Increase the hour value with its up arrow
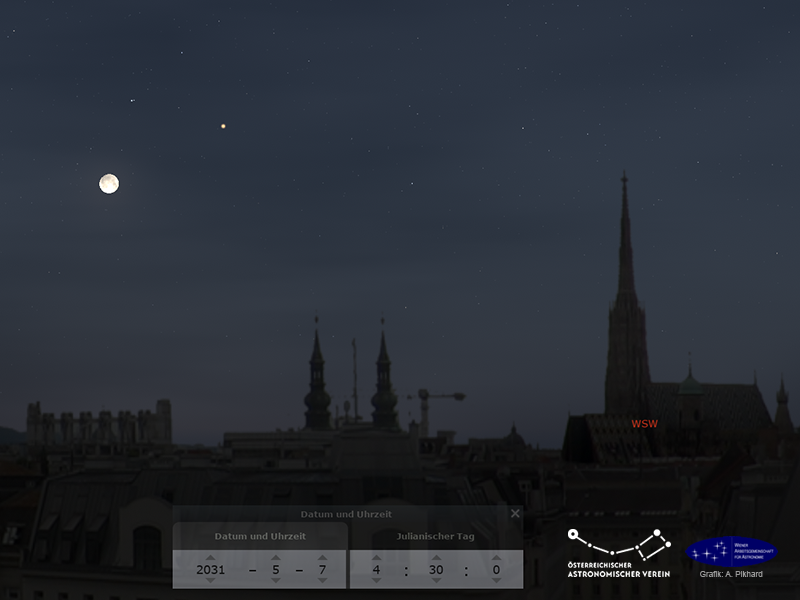Screen dimensions: 800x600 point(376,558)
